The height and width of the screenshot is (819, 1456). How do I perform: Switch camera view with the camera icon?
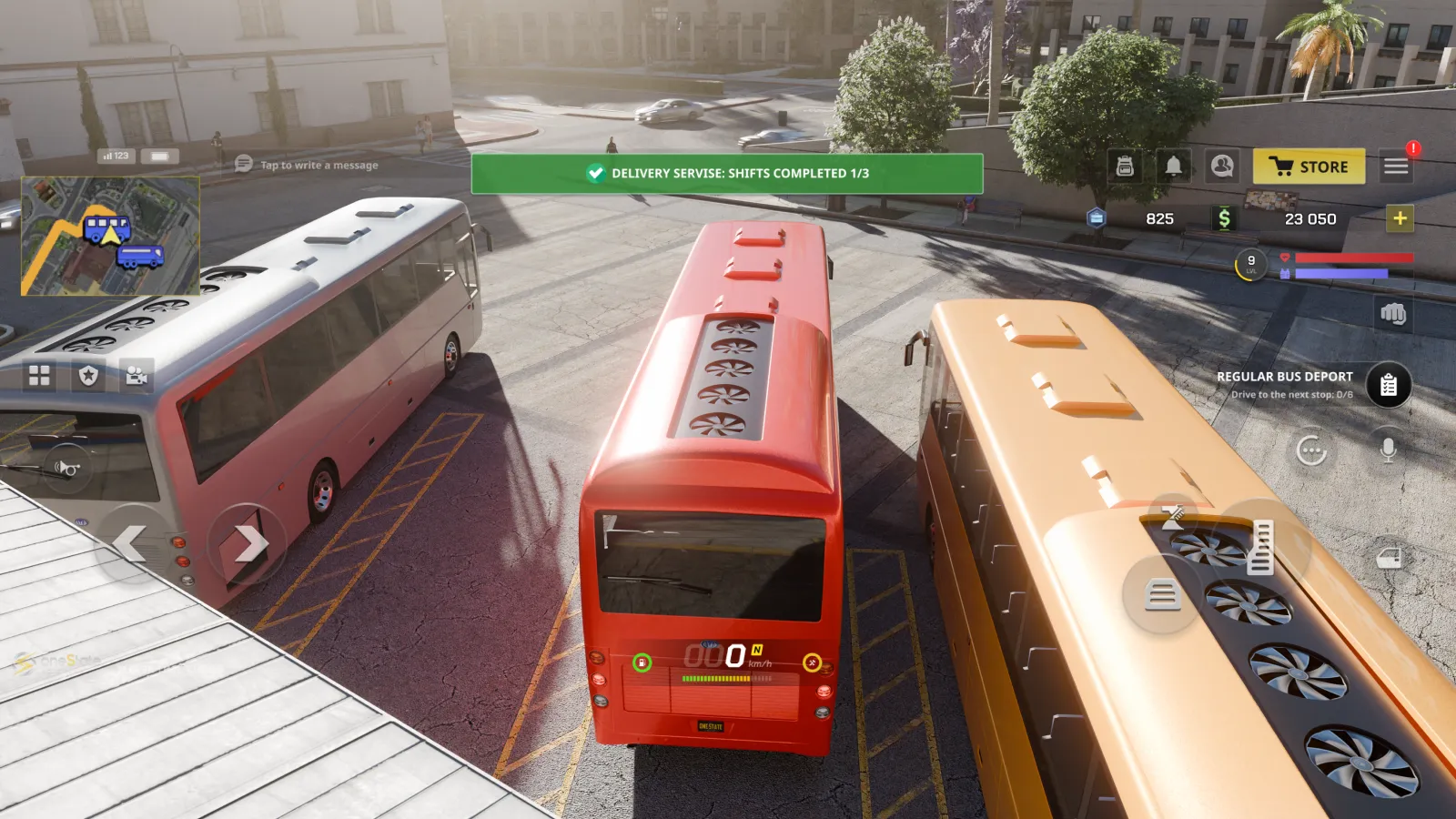tap(136, 375)
